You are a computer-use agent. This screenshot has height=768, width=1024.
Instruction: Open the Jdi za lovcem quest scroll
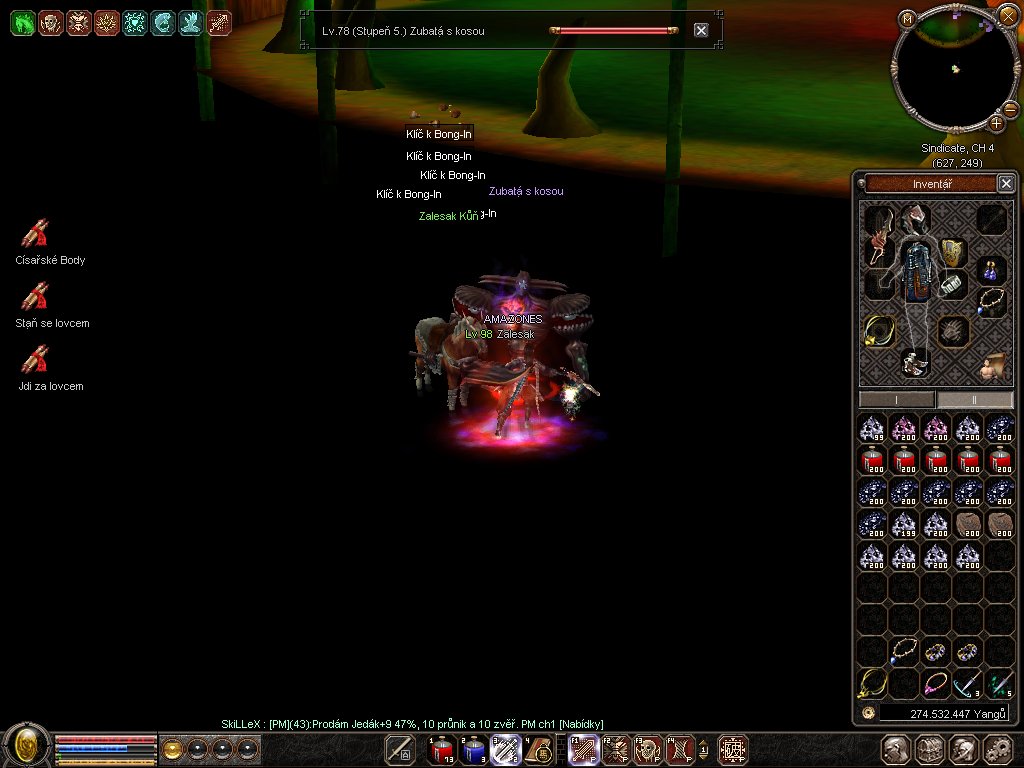coord(36,359)
